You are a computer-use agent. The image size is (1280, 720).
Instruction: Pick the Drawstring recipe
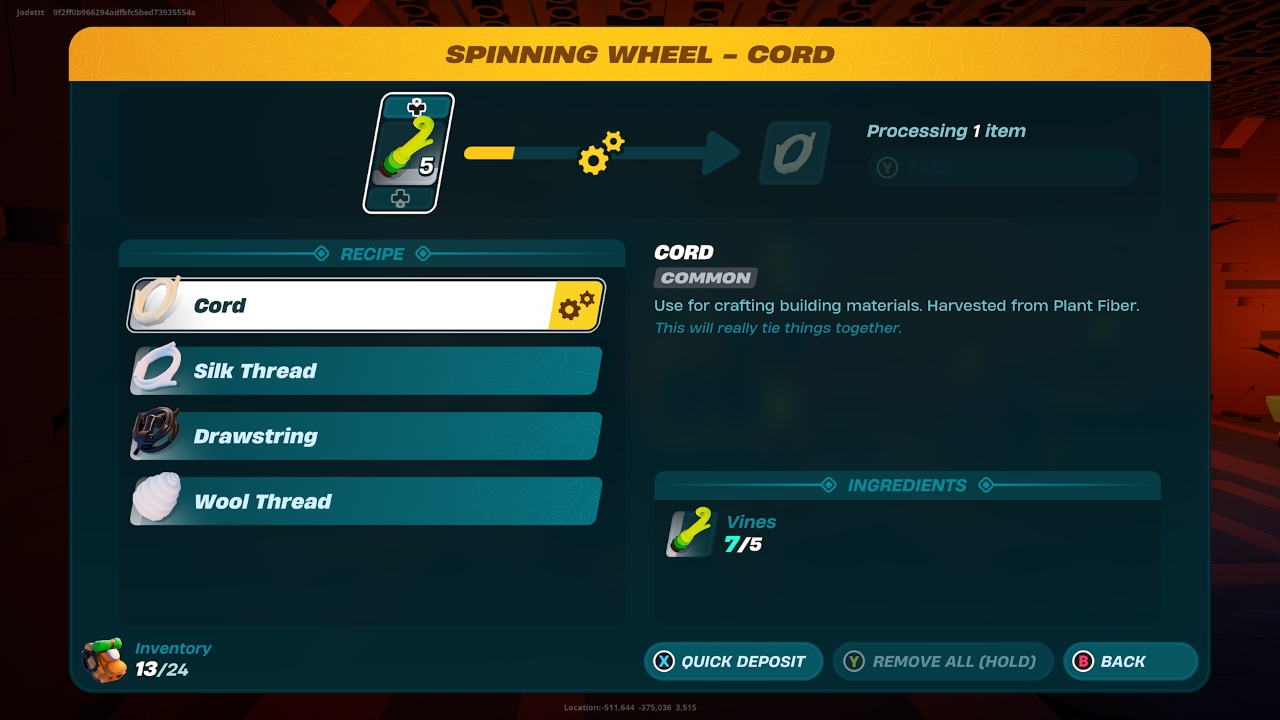point(366,436)
